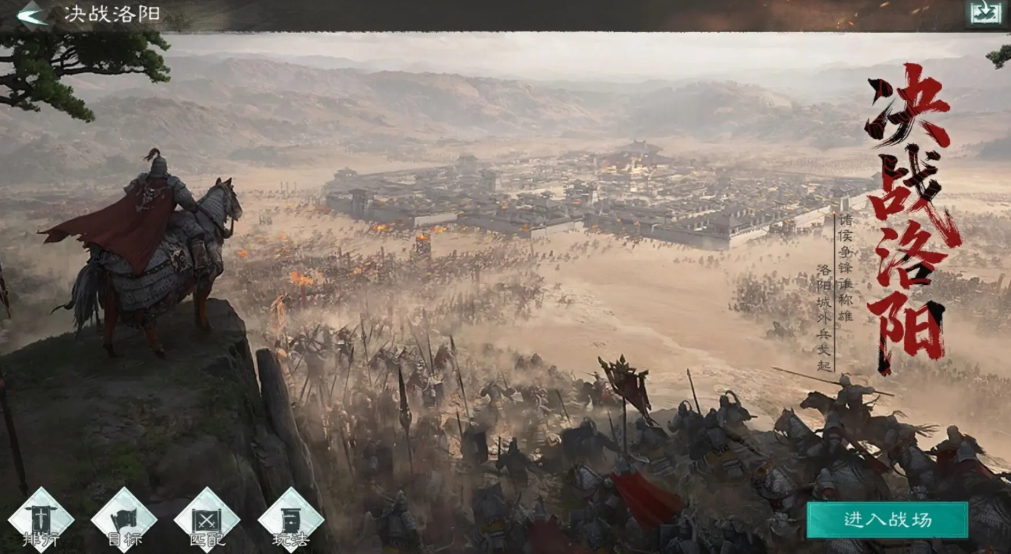1011x554 pixels.
Task: Open the scroll icon in top-right corner
Action: 984,13
